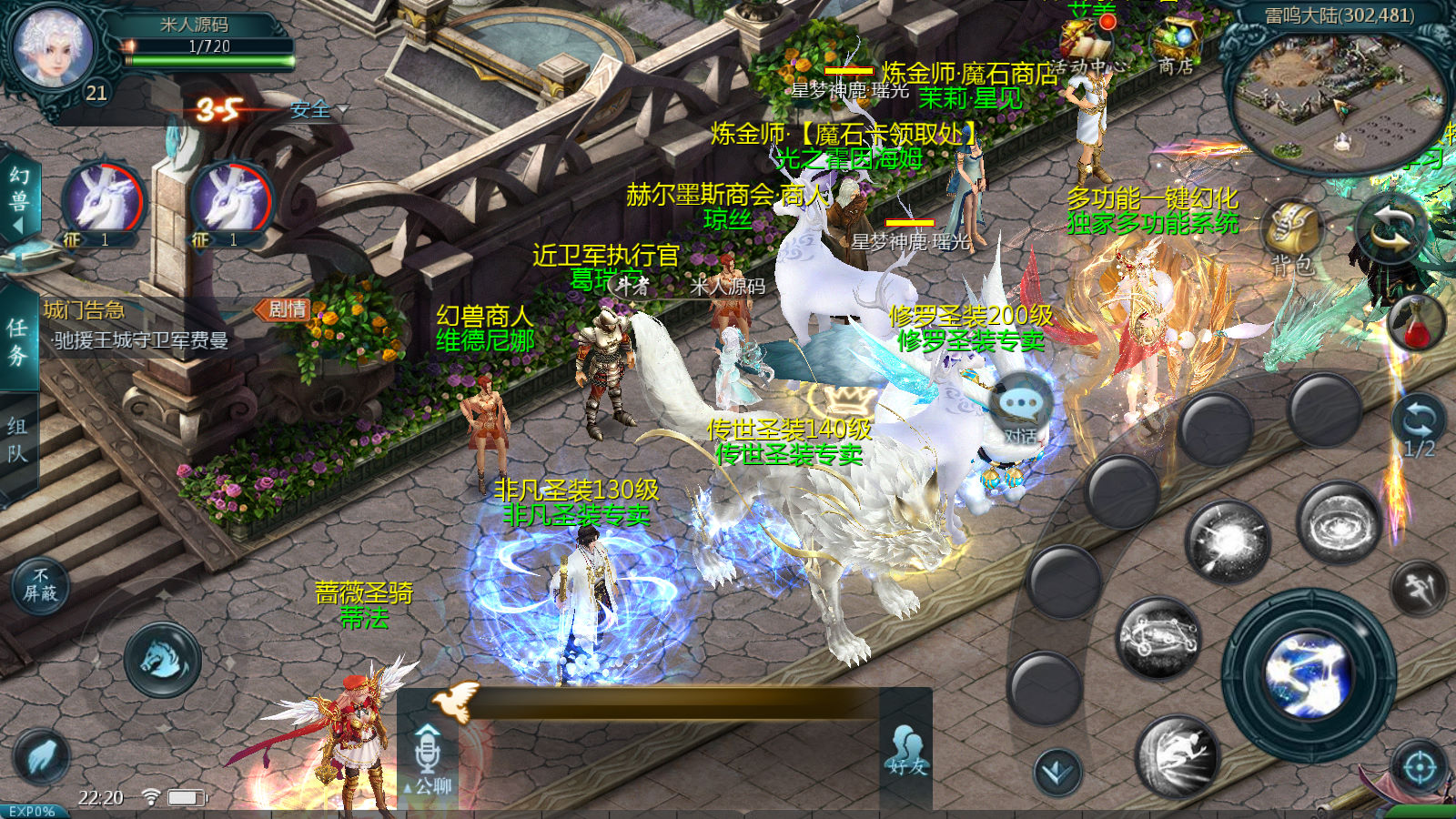Screen dimensions: 1456x819
Task: Select the 城门告急 quest tracker entry
Action: pyautogui.click(x=136, y=325)
